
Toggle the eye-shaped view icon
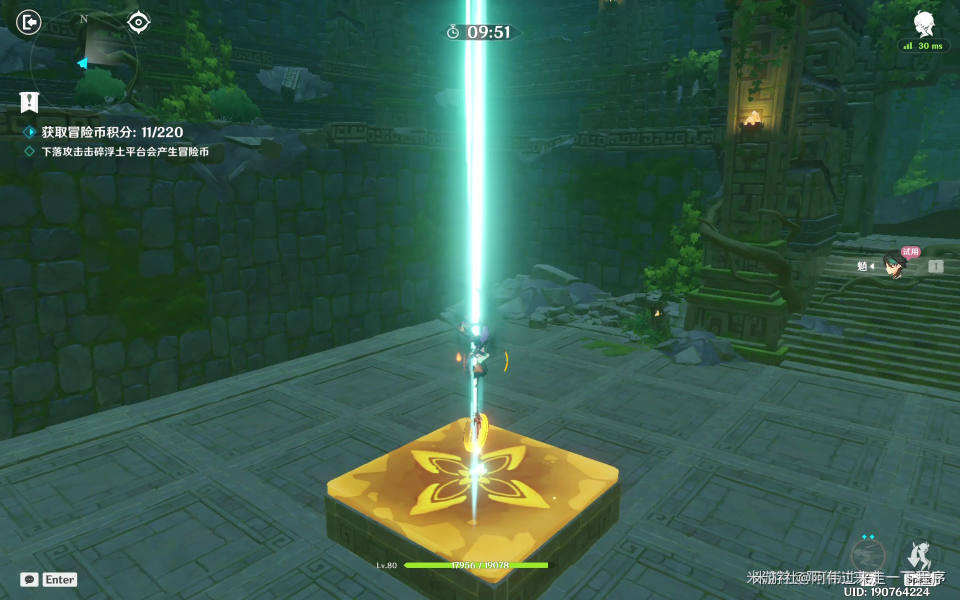(138, 22)
